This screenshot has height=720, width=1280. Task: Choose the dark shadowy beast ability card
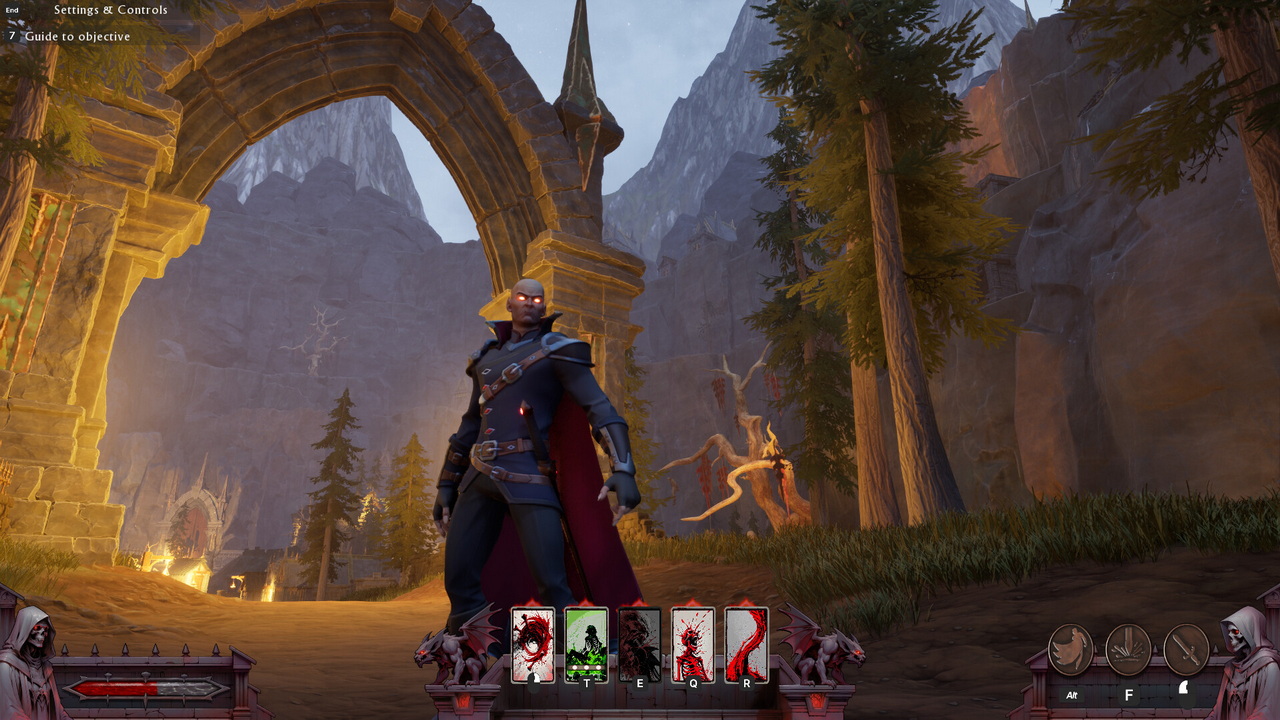point(640,645)
